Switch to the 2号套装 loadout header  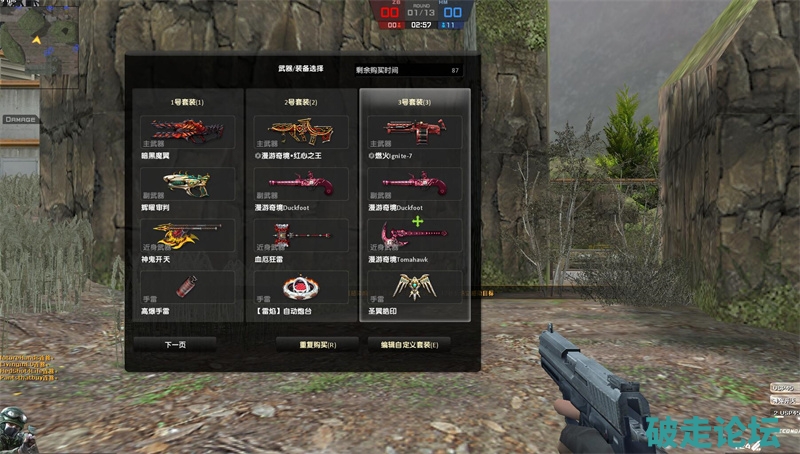301,102
